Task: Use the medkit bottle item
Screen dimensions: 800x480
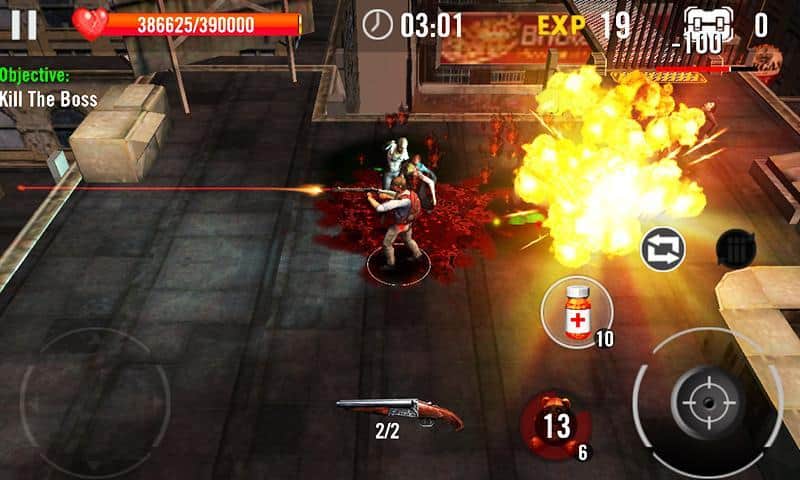Action: click(x=579, y=312)
